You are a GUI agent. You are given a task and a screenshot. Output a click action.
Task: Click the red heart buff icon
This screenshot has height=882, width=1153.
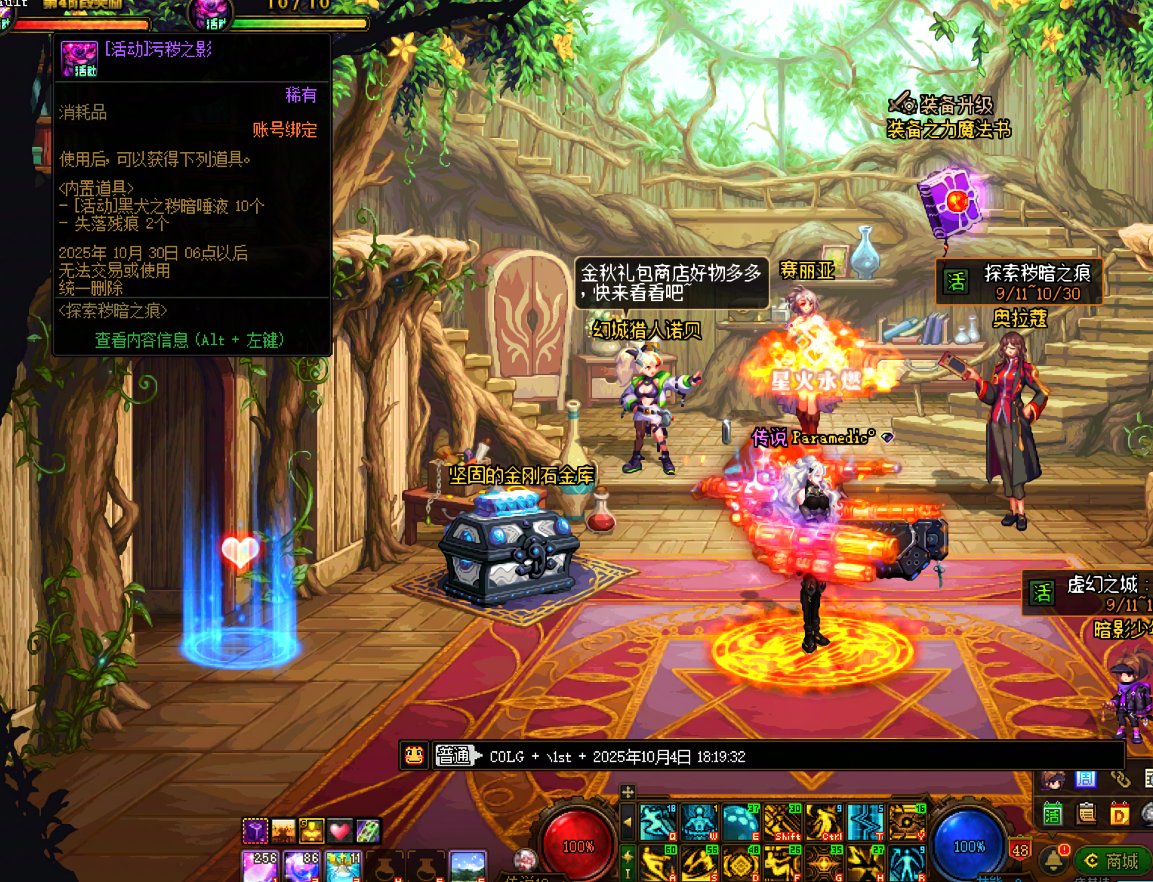[x=341, y=830]
